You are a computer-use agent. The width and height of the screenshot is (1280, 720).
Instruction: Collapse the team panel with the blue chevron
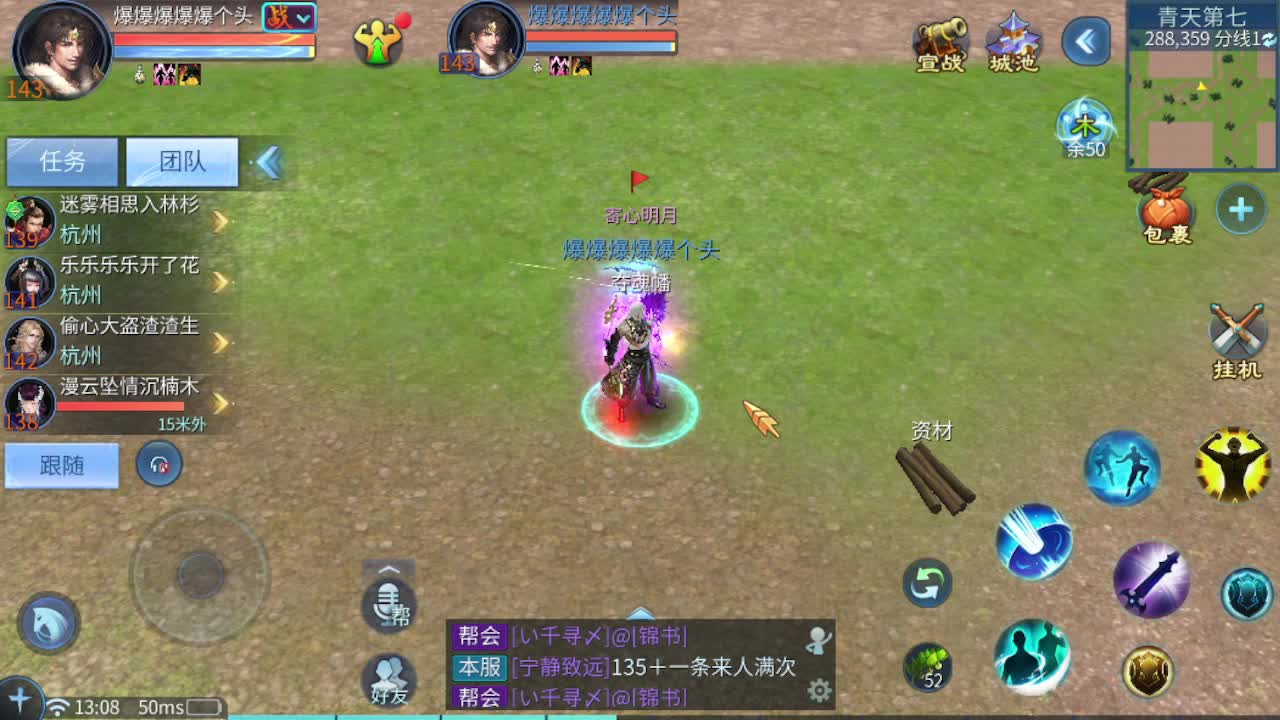268,160
